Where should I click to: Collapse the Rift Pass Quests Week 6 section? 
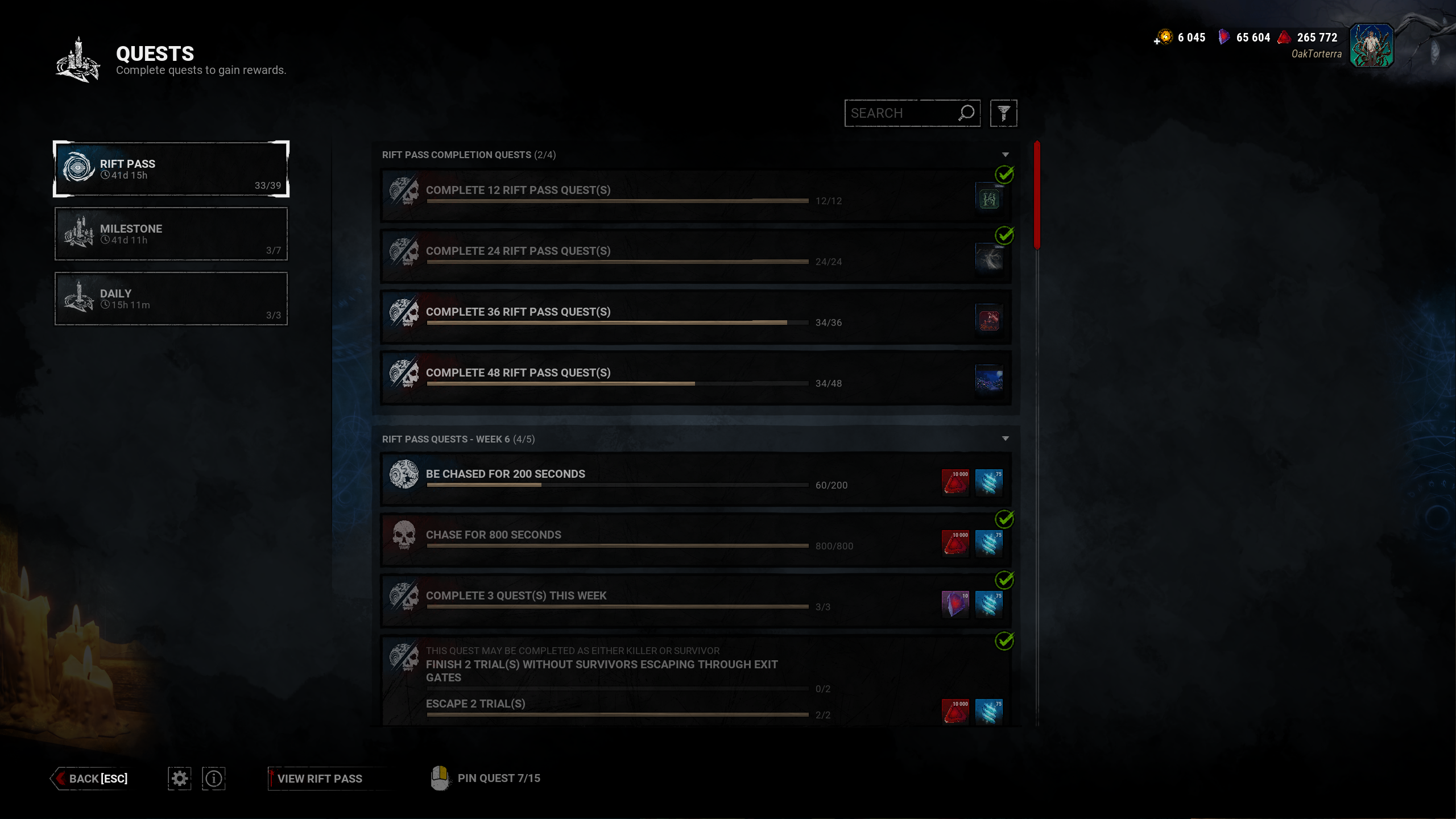tap(1006, 439)
